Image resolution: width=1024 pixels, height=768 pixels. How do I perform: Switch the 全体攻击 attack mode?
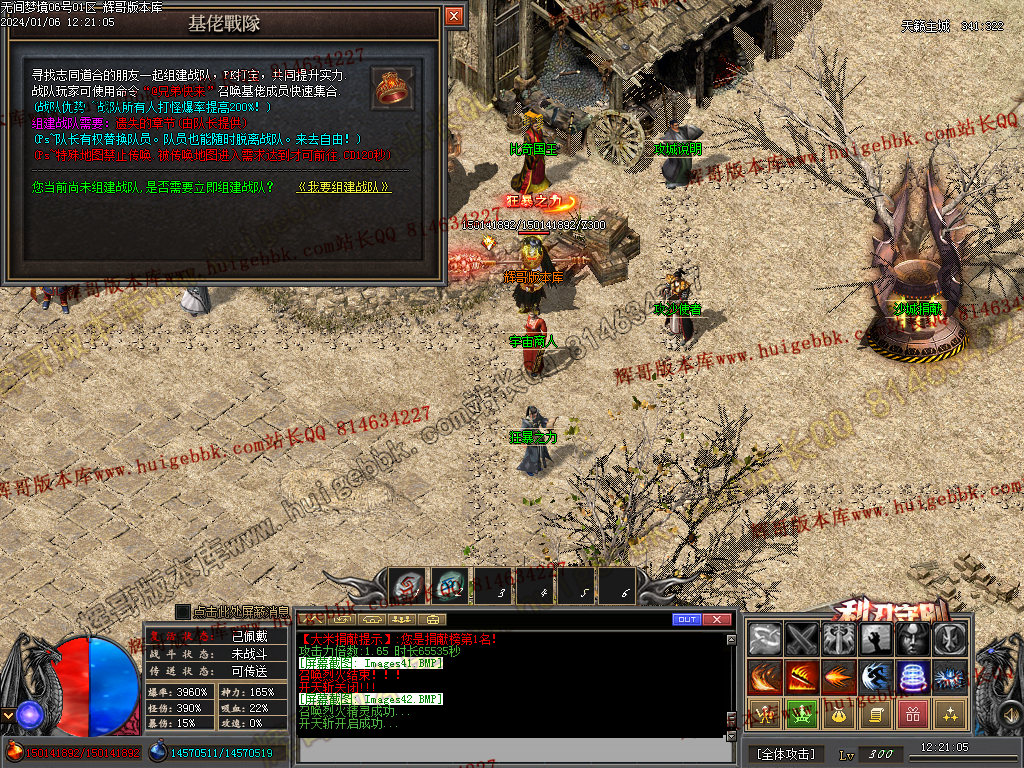[x=786, y=753]
